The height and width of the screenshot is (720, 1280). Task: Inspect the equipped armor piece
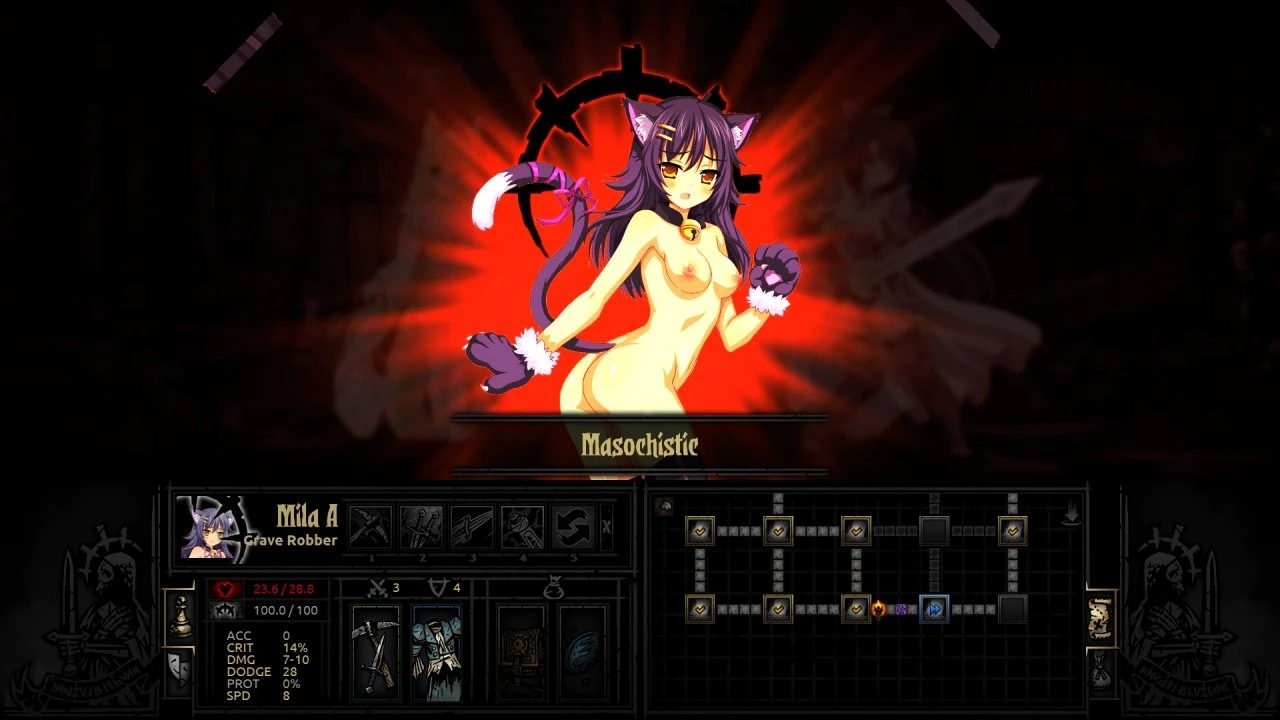[436, 654]
